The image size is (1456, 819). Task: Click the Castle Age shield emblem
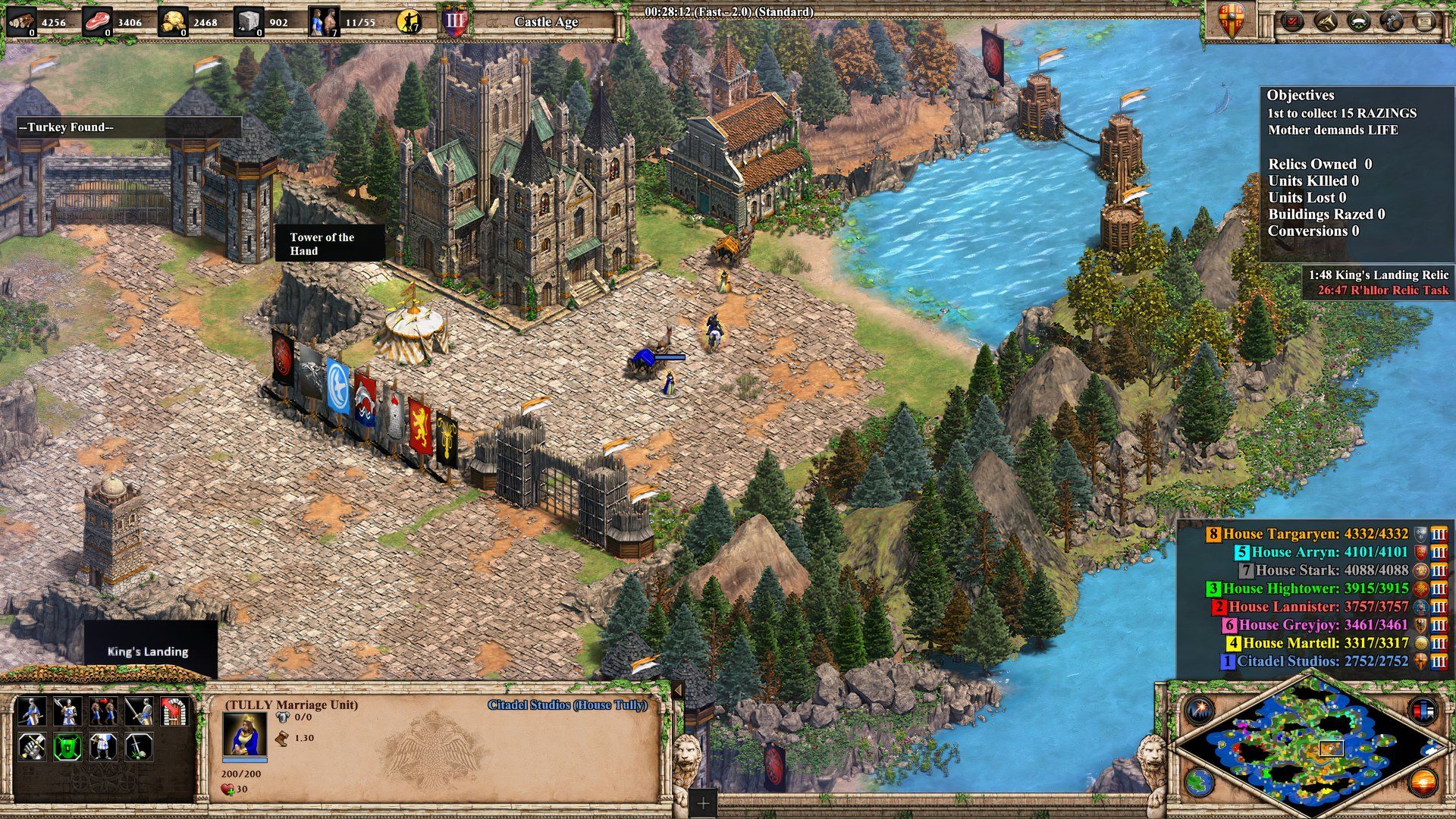click(455, 19)
